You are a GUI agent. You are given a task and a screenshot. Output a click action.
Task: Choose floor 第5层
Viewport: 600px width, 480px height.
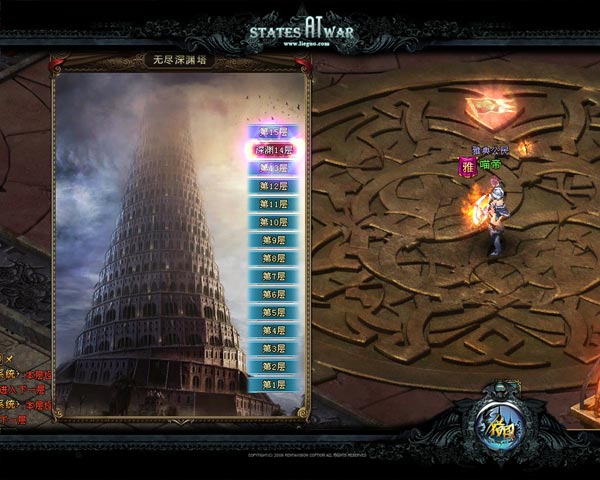pos(273,312)
